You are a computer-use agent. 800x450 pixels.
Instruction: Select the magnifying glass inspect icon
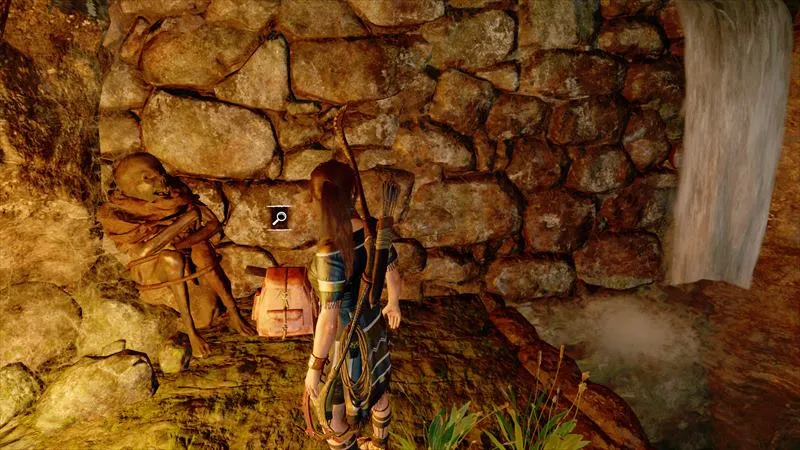click(x=279, y=217)
